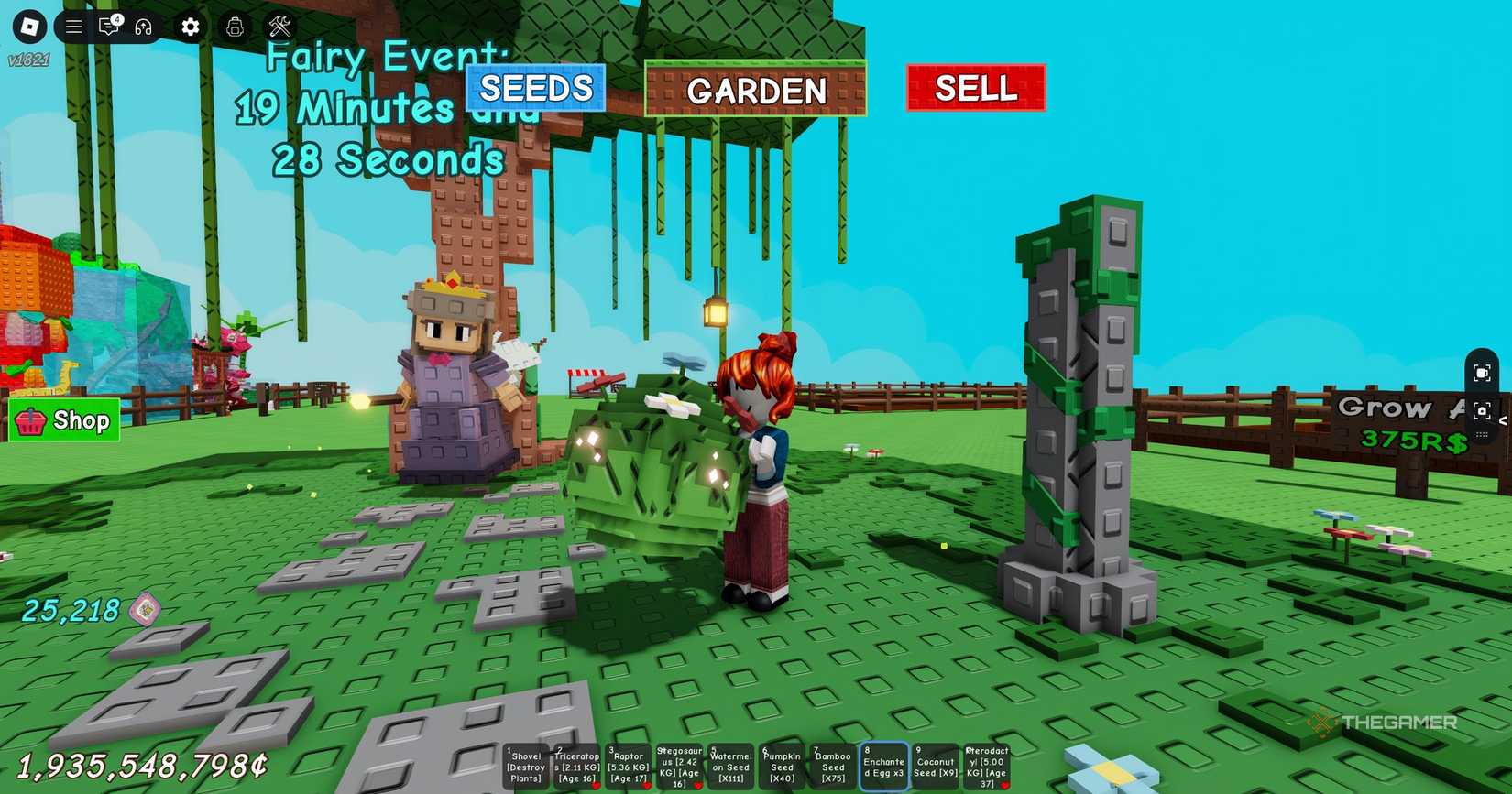Screen dimensions: 1512x794
Task: Open the Roblox logo menu
Action: point(30,27)
